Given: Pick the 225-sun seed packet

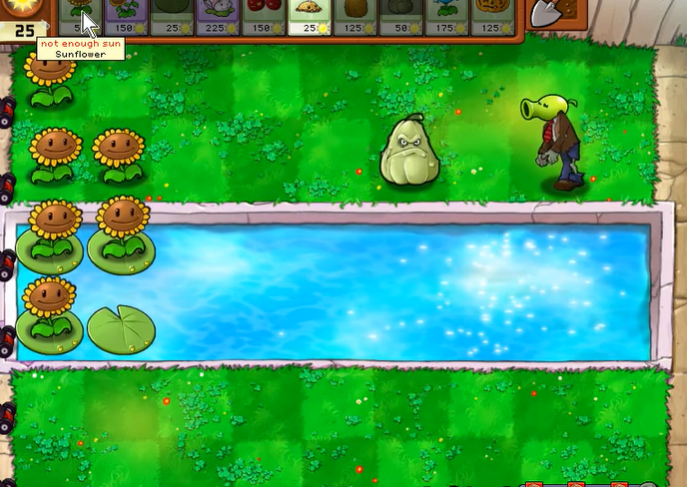Looking at the screenshot, I should click(x=218, y=16).
